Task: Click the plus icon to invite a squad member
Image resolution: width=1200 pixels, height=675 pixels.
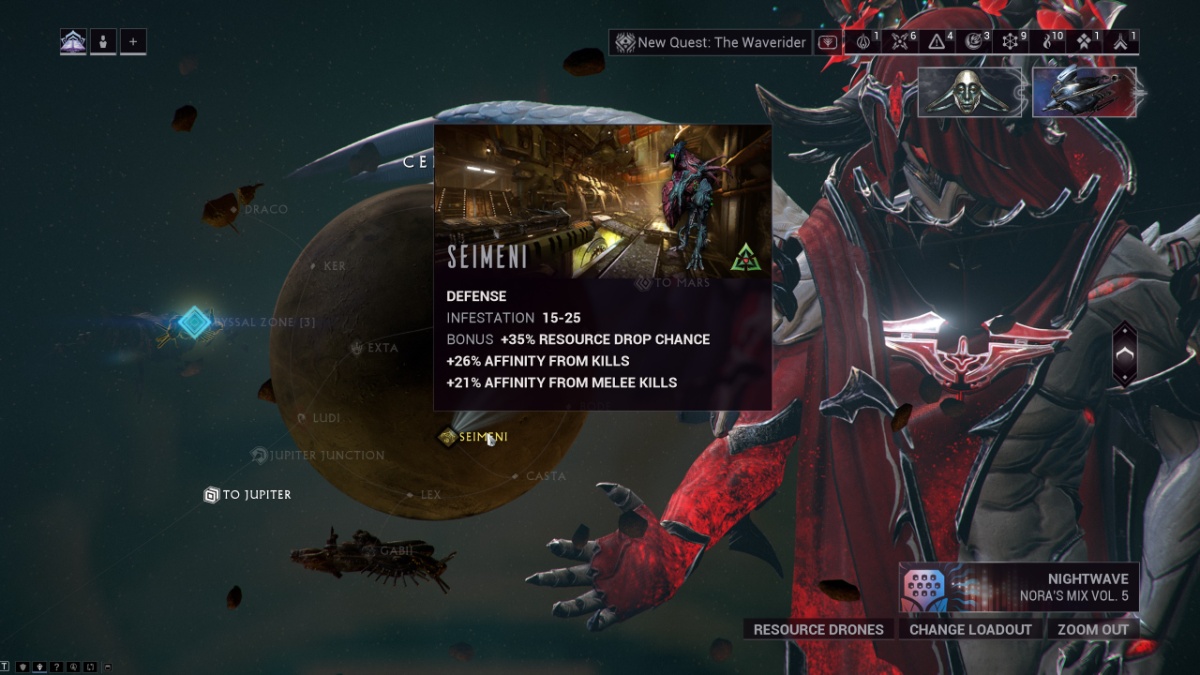Action: tap(133, 42)
